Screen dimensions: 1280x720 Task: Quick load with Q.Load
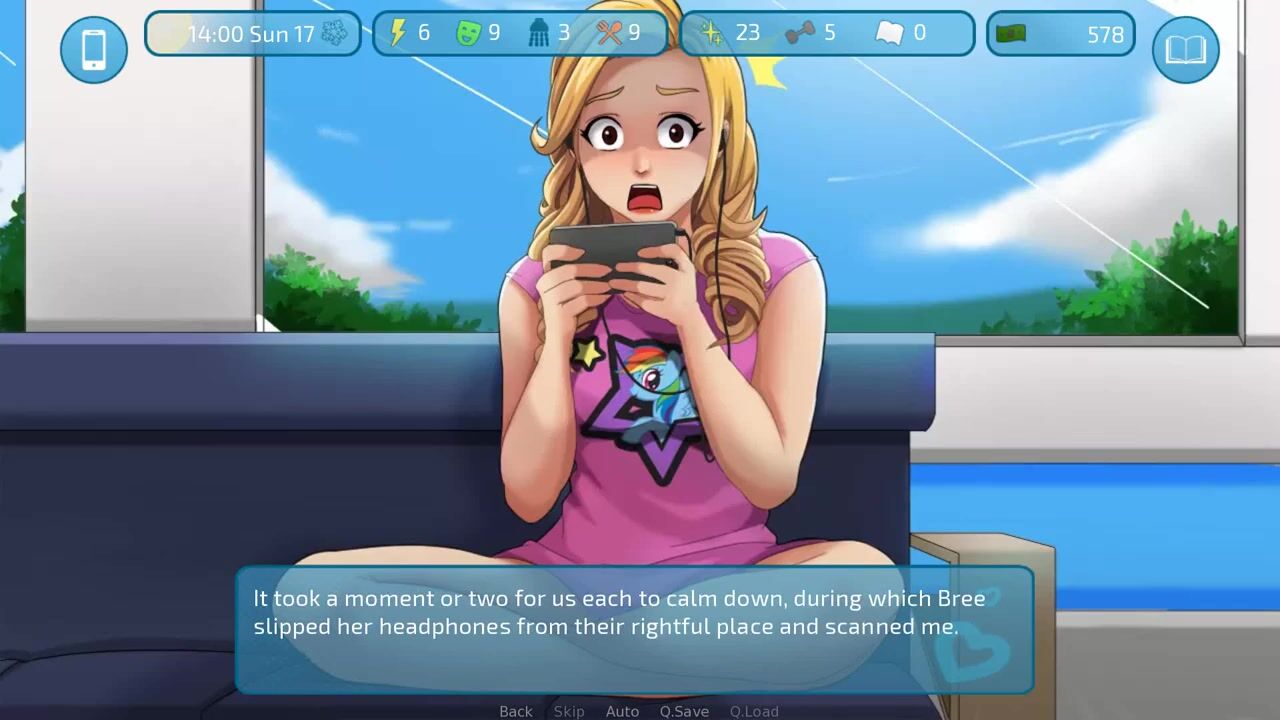pyautogui.click(x=754, y=711)
